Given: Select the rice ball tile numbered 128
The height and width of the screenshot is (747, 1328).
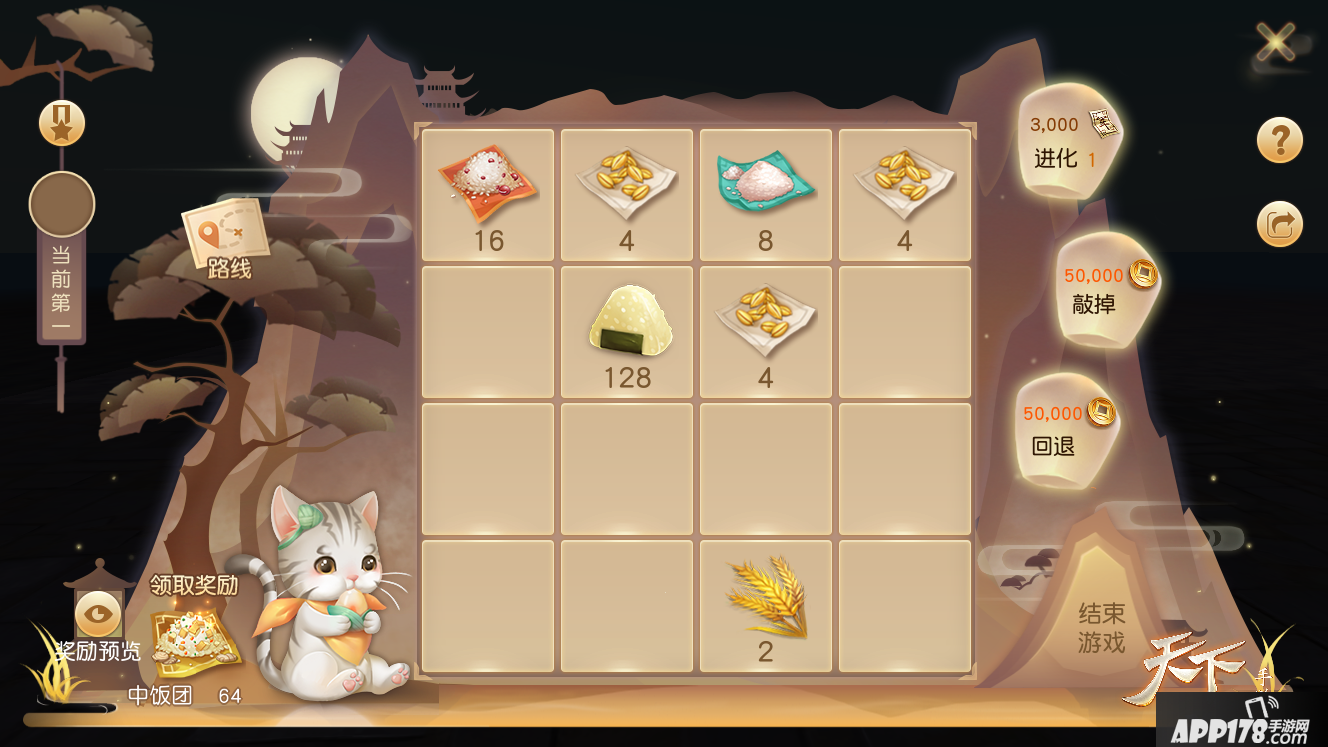Looking at the screenshot, I should (x=627, y=332).
